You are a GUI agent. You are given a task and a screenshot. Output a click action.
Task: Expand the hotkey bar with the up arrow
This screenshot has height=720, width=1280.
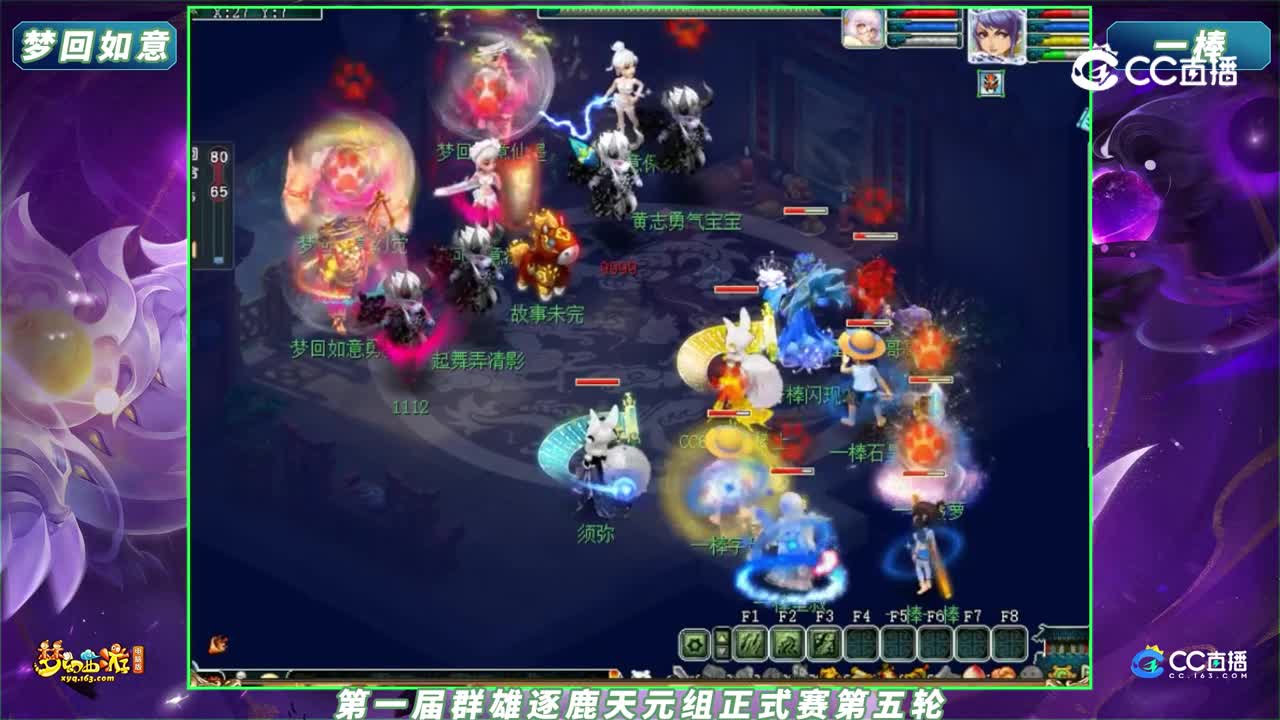pos(722,636)
